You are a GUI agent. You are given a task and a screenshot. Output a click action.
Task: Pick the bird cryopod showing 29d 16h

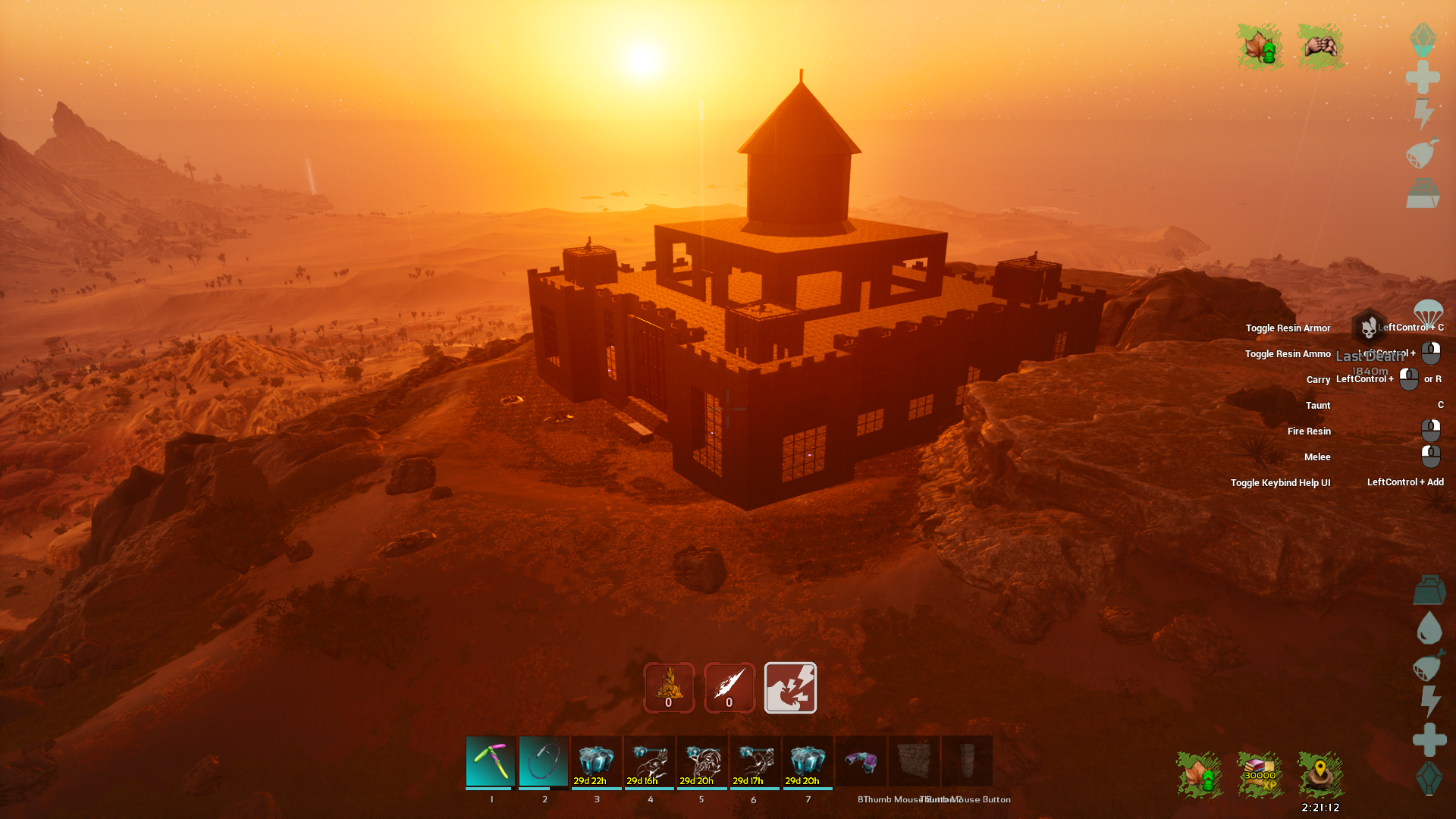[x=650, y=761]
